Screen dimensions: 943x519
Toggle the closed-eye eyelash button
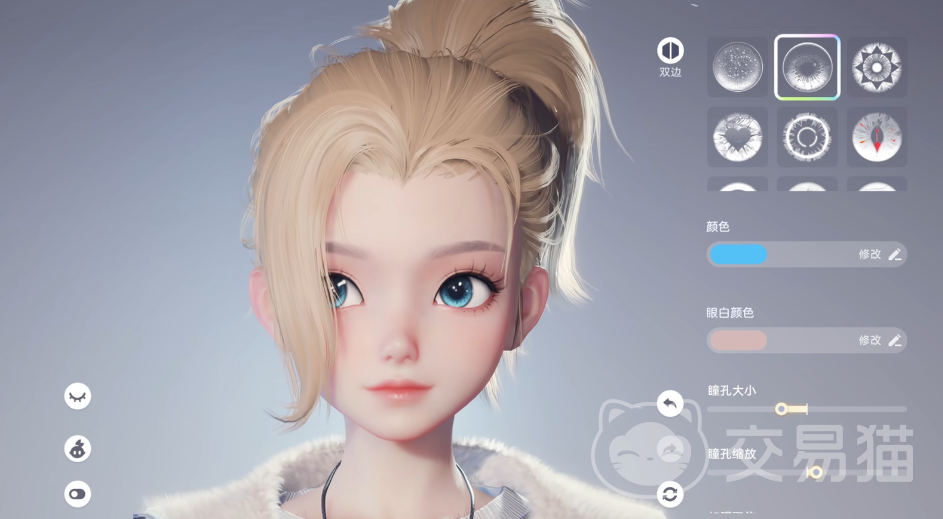(77, 396)
